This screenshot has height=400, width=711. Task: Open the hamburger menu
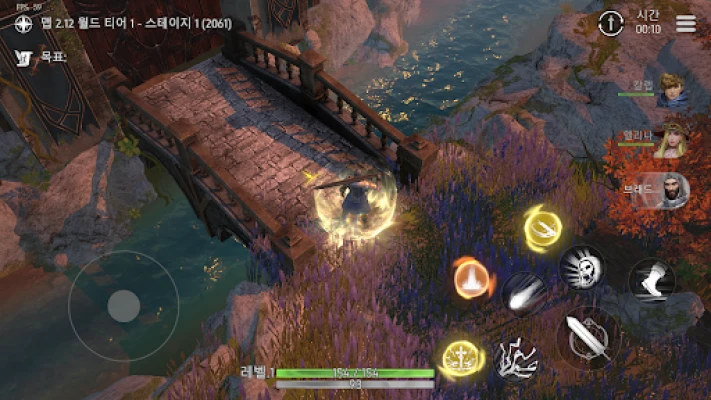686,24
